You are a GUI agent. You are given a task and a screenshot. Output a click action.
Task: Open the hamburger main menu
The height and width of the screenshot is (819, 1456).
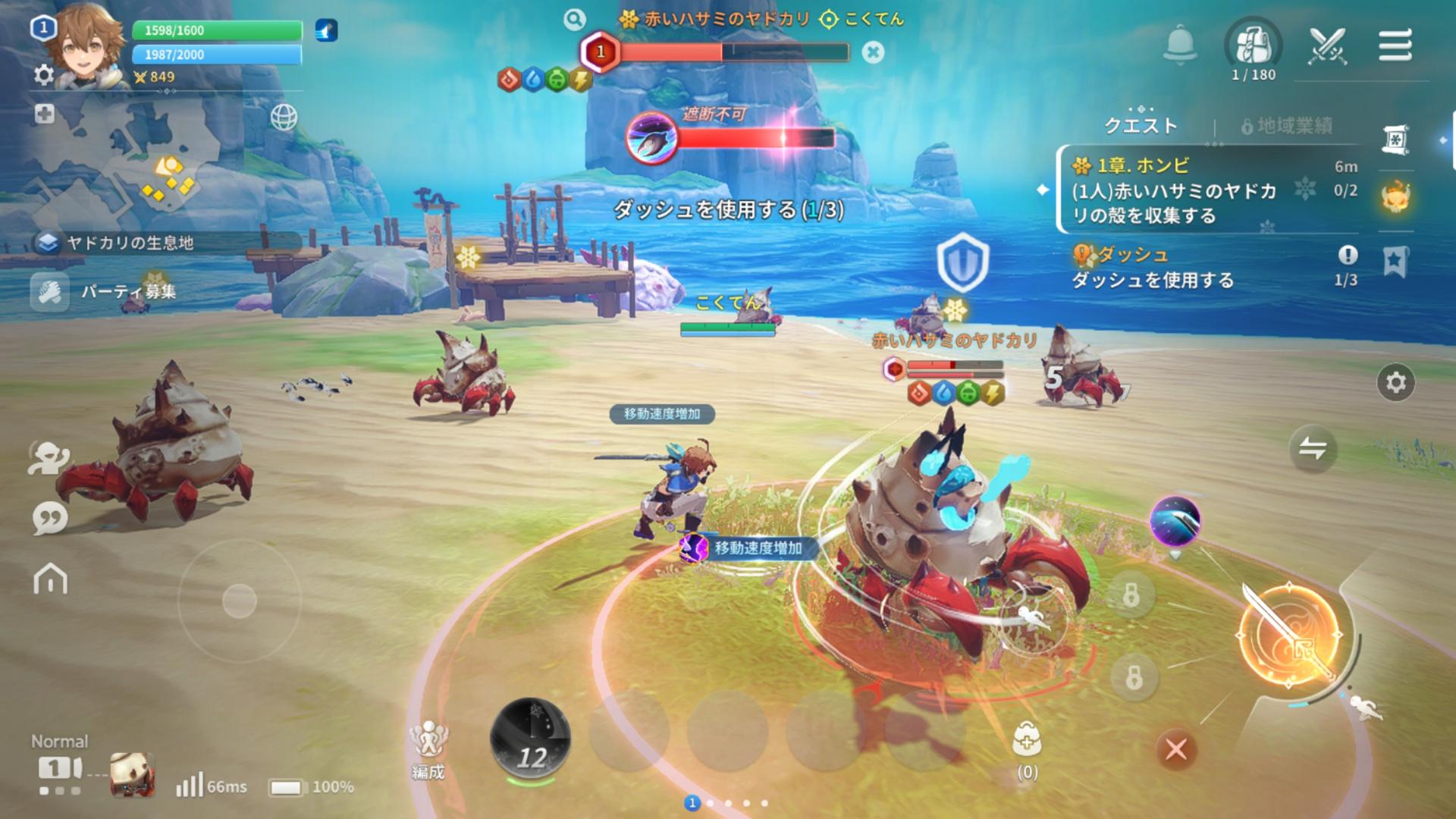(x=1395, y=45)
